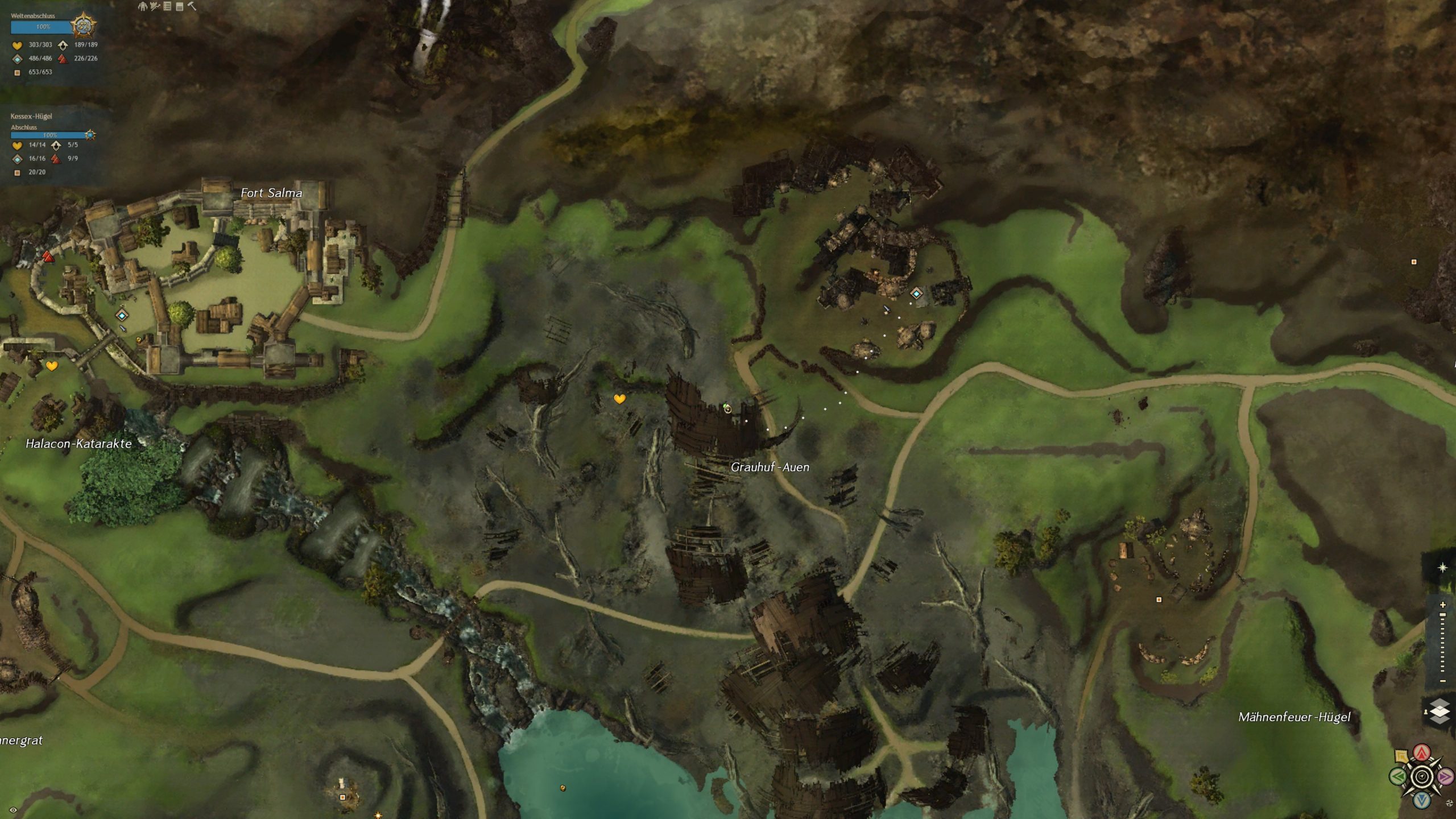Center the map using the compass hub
Image resolution: width=1456 pixels, height=819 pixels.
click(1422, 776)
